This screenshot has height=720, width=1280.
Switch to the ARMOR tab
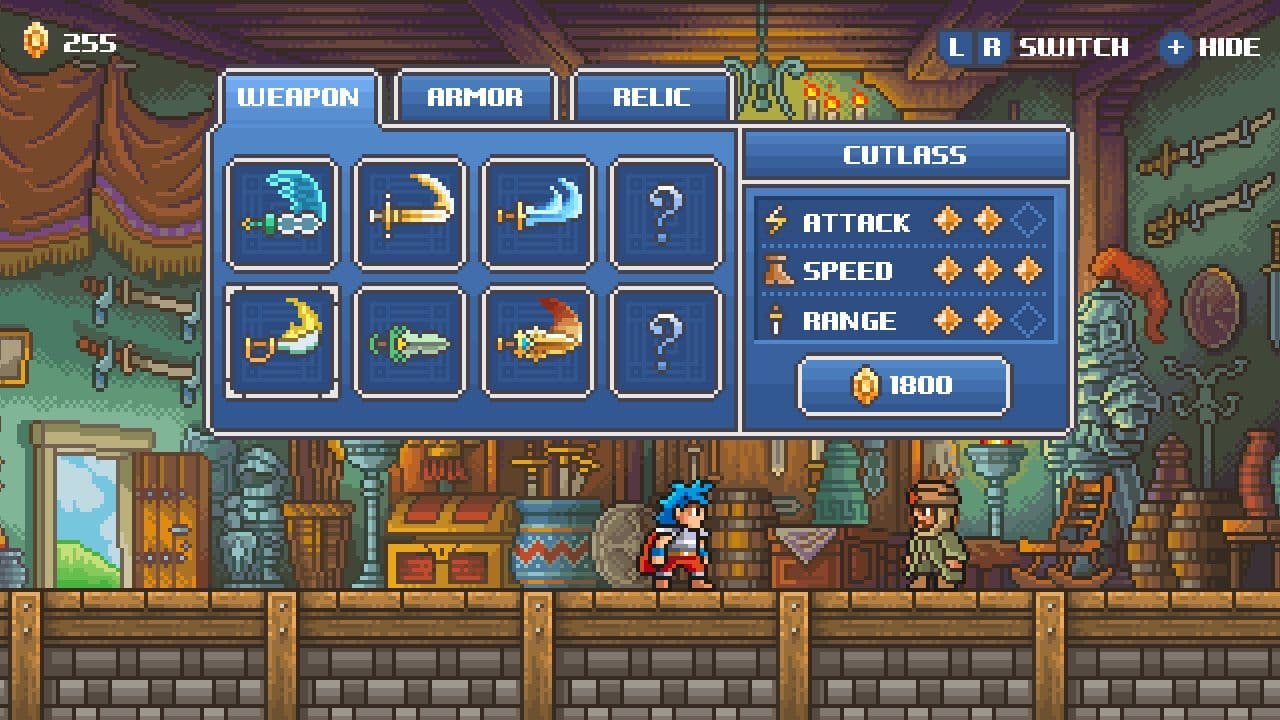(x=476, y=97)
